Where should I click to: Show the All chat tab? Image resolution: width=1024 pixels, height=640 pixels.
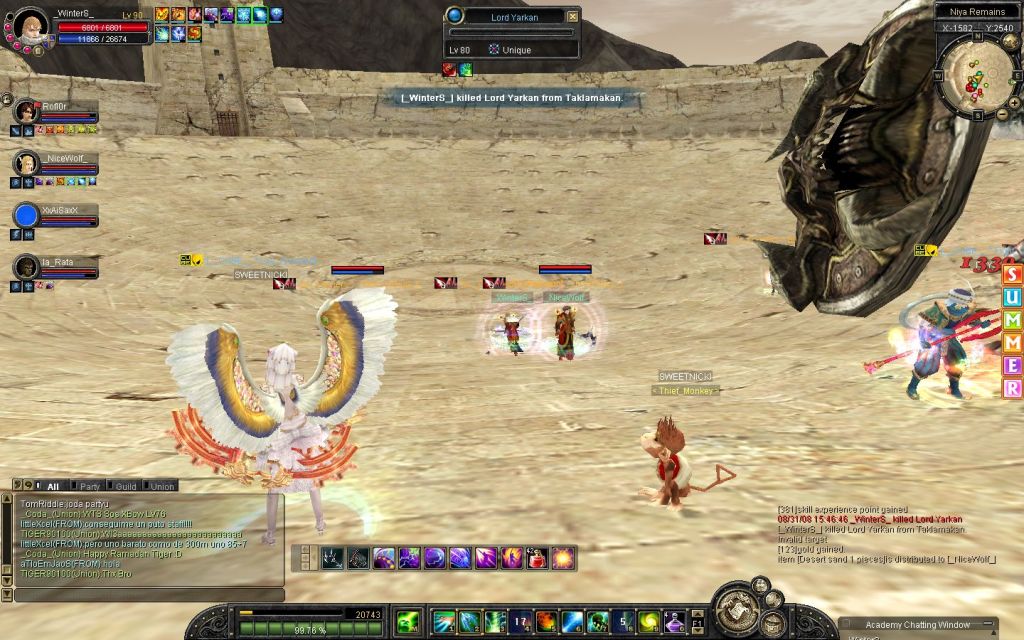coord(53,486)
